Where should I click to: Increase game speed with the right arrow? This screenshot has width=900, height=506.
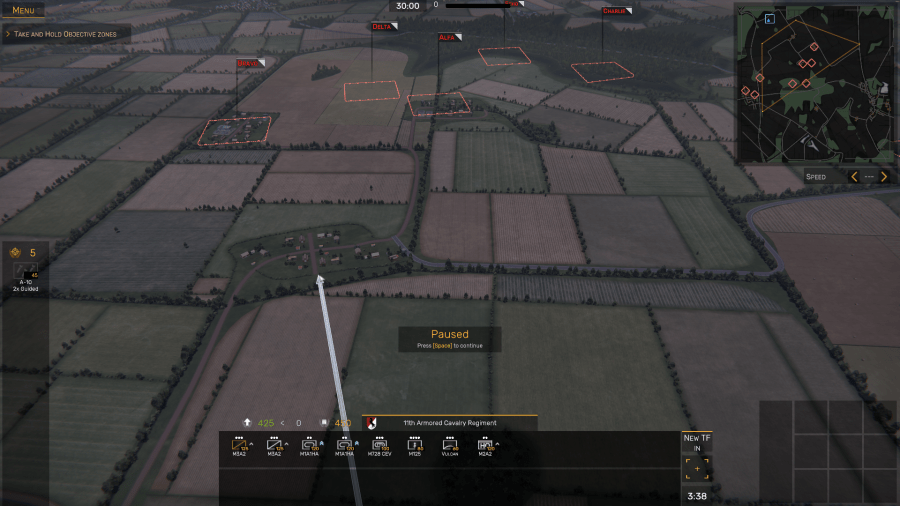[883, 177]
